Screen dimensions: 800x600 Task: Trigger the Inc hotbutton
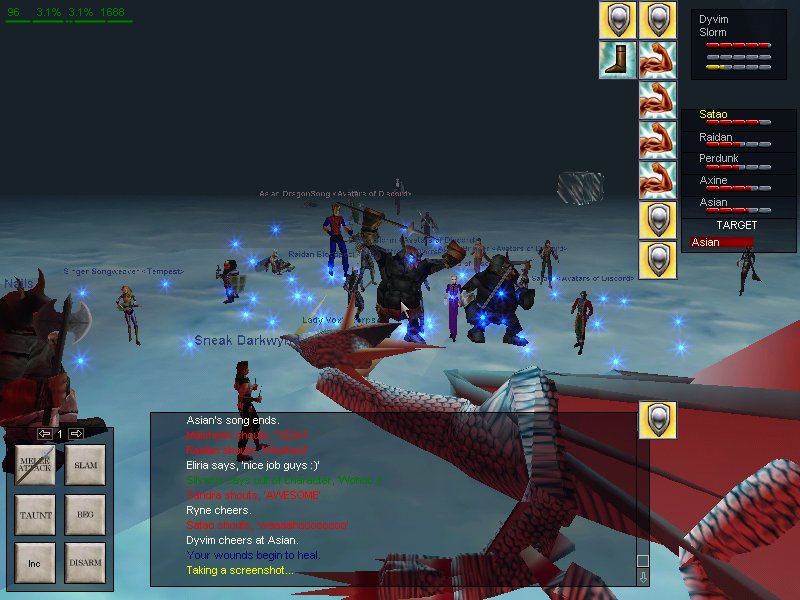[35, 562]
